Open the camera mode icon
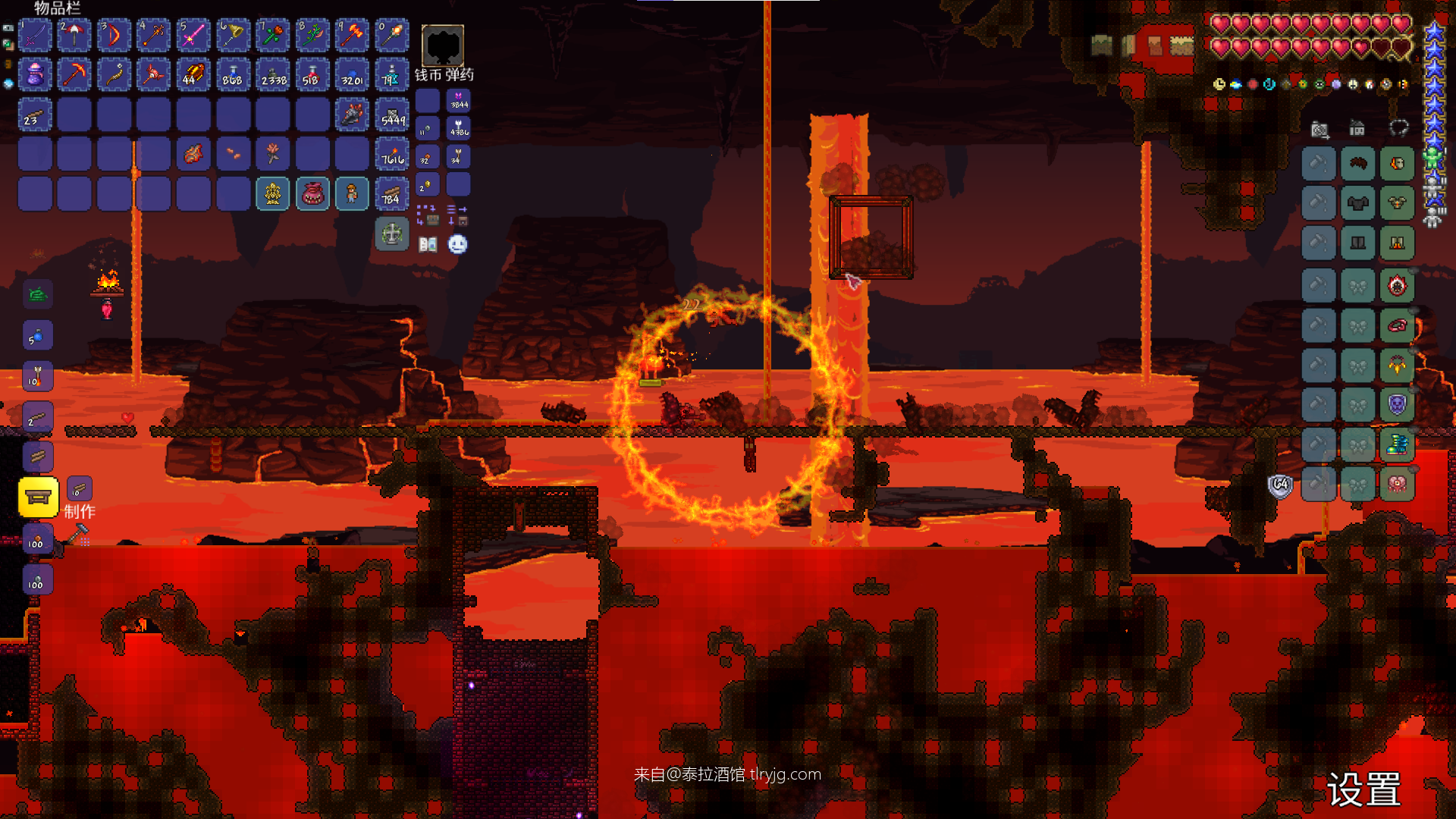 tap(1319, 130)
